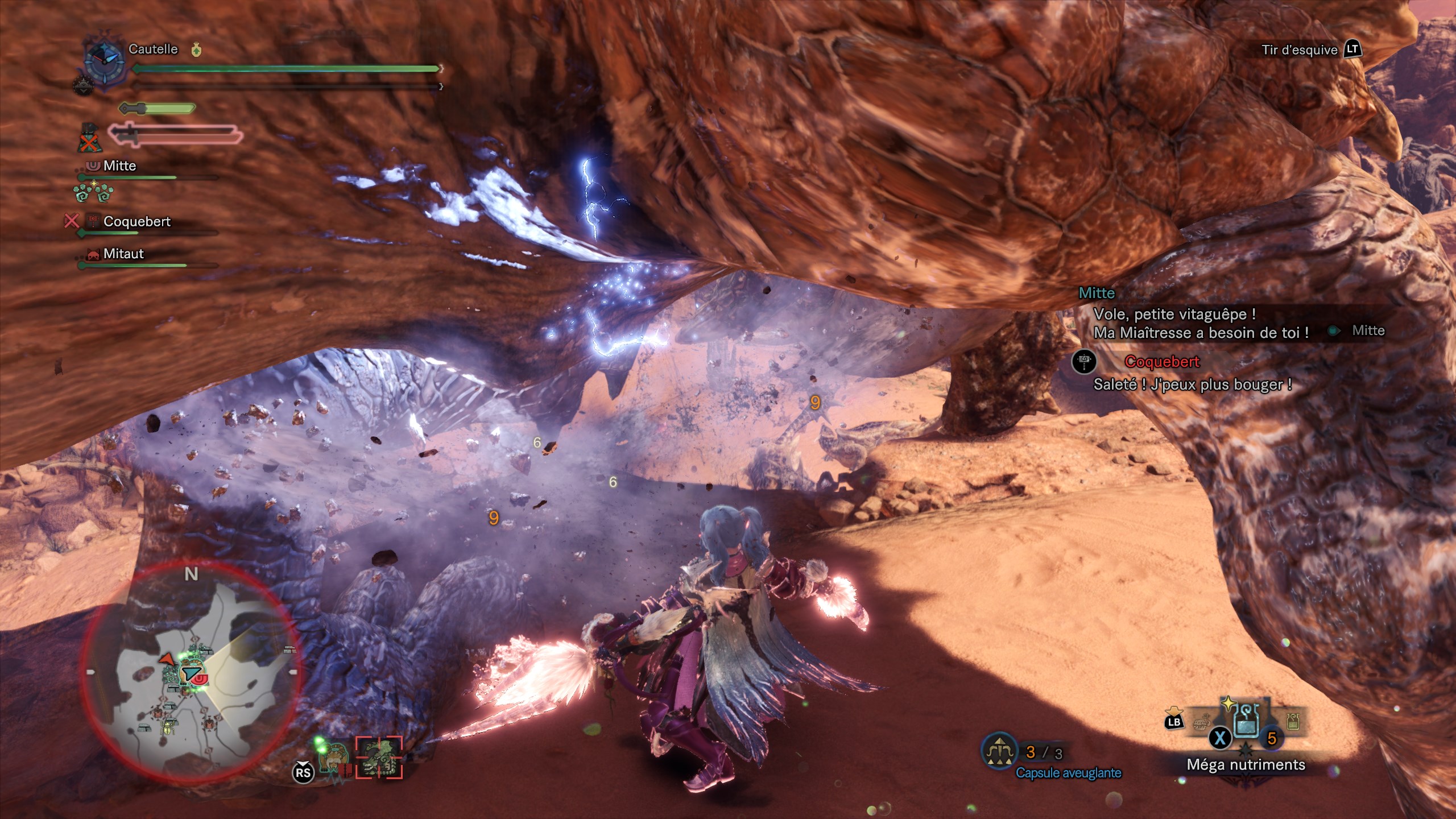The width and height of the screenshot is (1456, 819).
Task: Select Mitaut in the party list
Action: (x=123, y=254)
